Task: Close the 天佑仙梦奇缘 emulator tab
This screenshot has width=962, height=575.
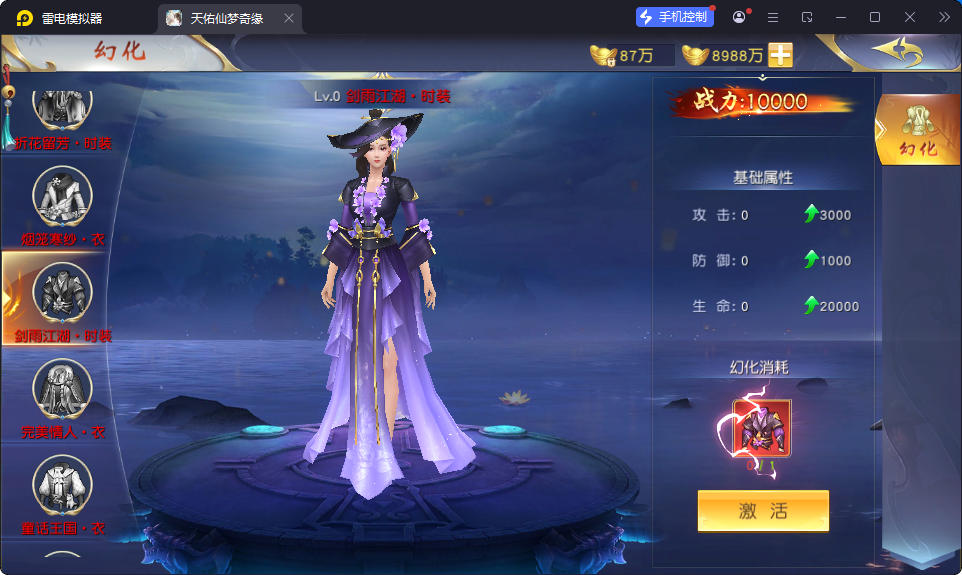Action: tap(289, 18)
